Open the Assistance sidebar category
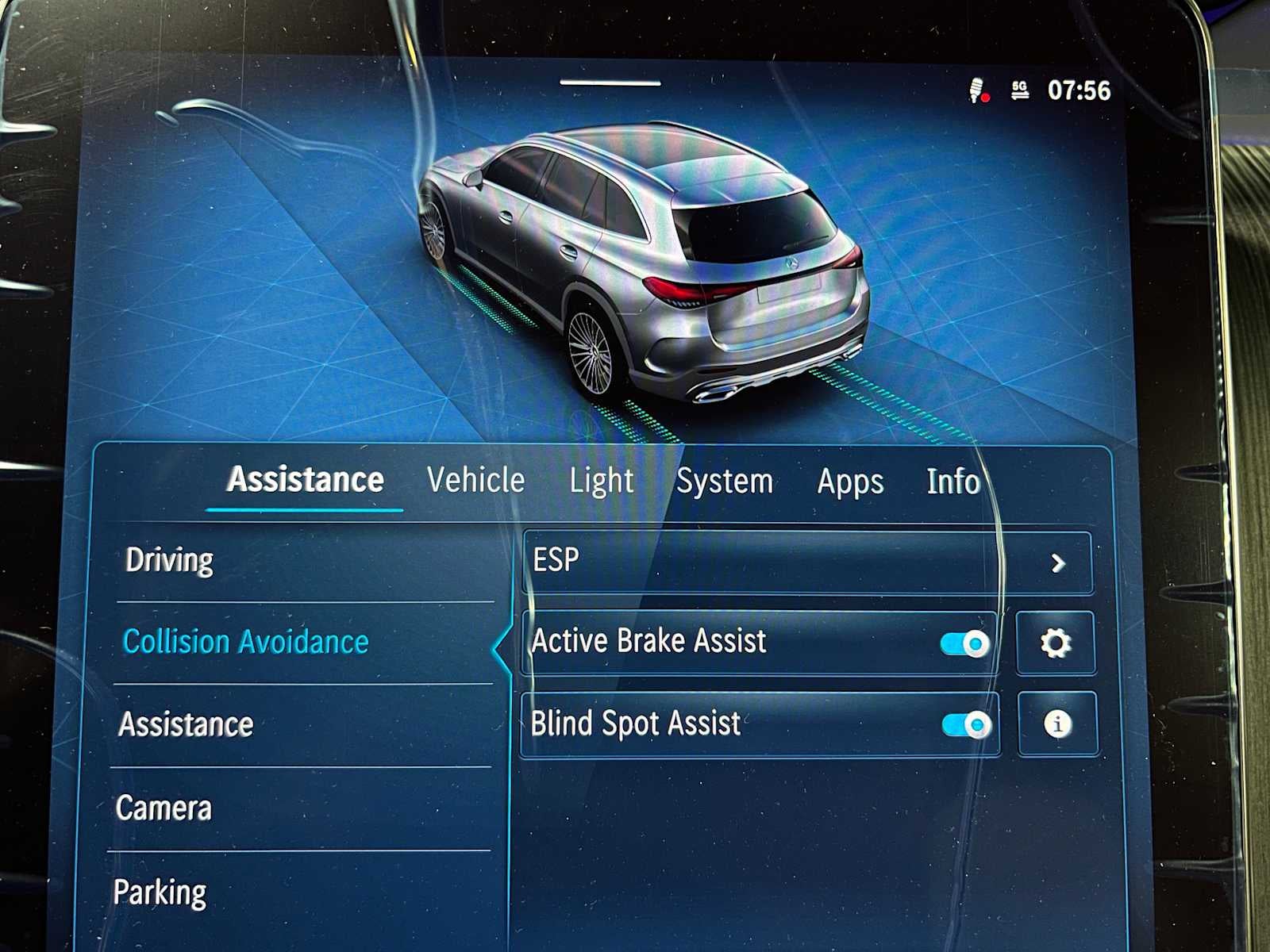This screenshot has height=952, width=1270. click(184, 724)
